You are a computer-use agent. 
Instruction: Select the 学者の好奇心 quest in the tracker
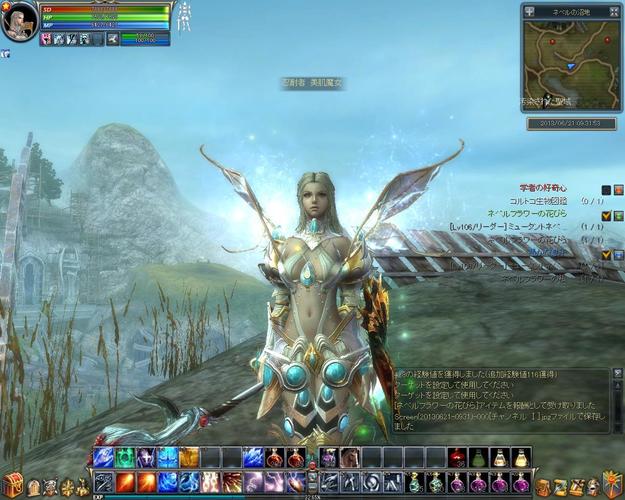[542, 188]
